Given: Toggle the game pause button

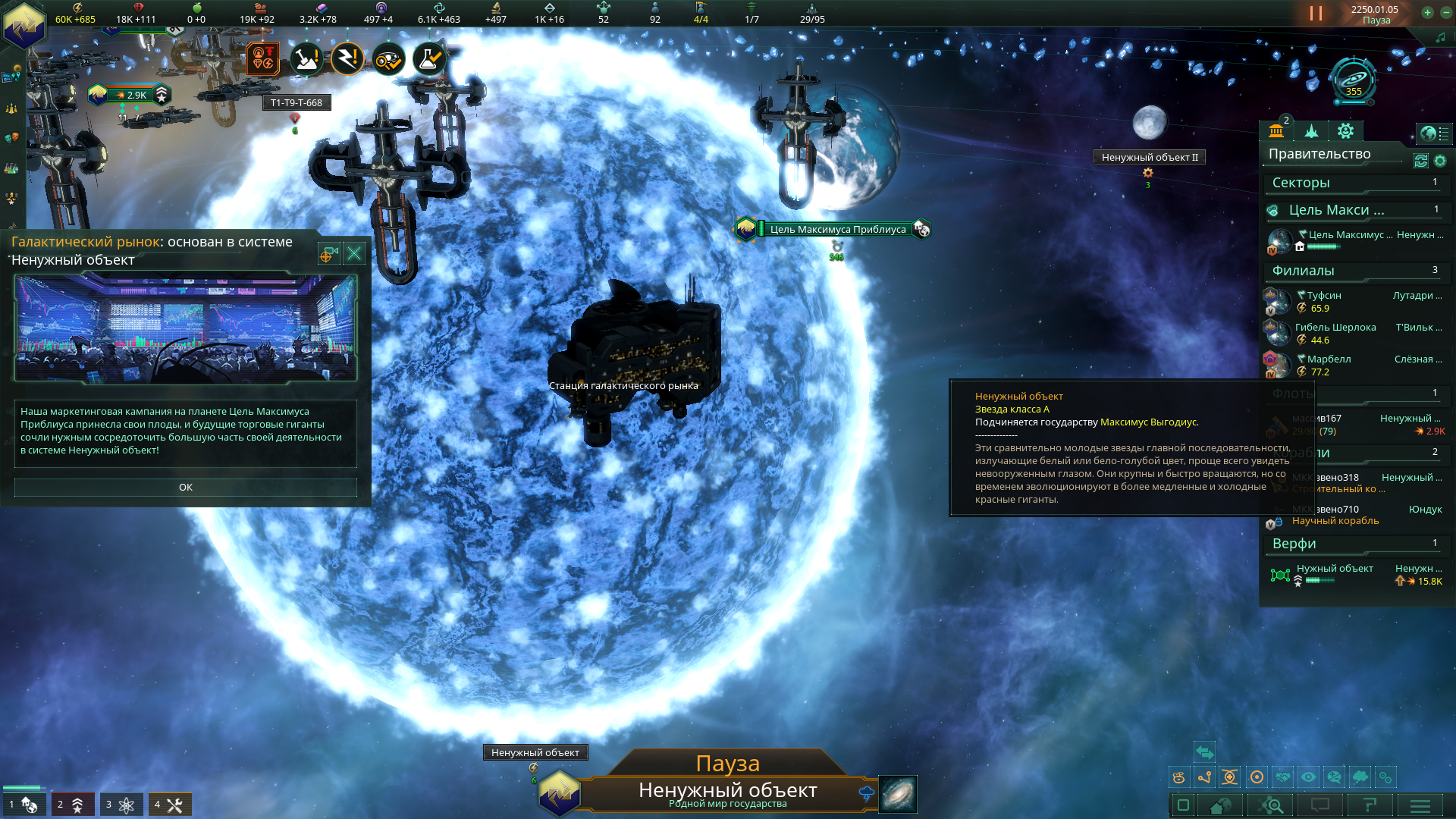Looking at the screenshot, I should coord(1316,14).
